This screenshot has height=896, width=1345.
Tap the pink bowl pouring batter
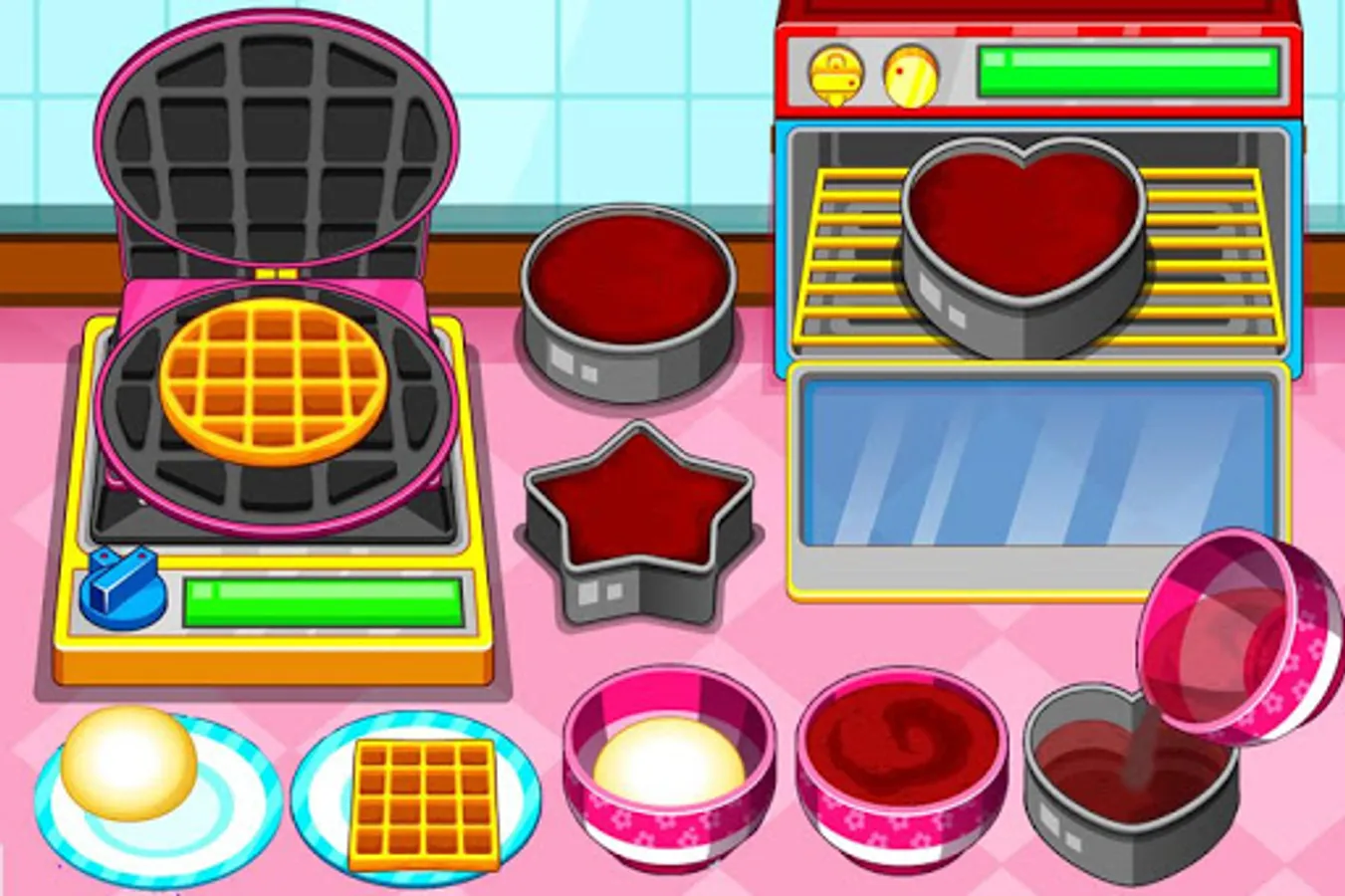[x=1225, y=627]
